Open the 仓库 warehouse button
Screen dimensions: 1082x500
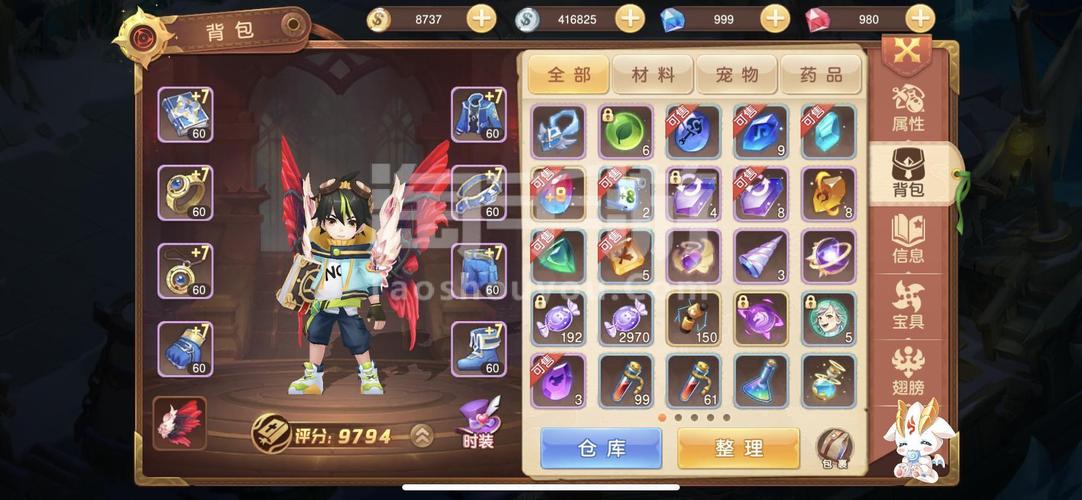click(601, 449)
